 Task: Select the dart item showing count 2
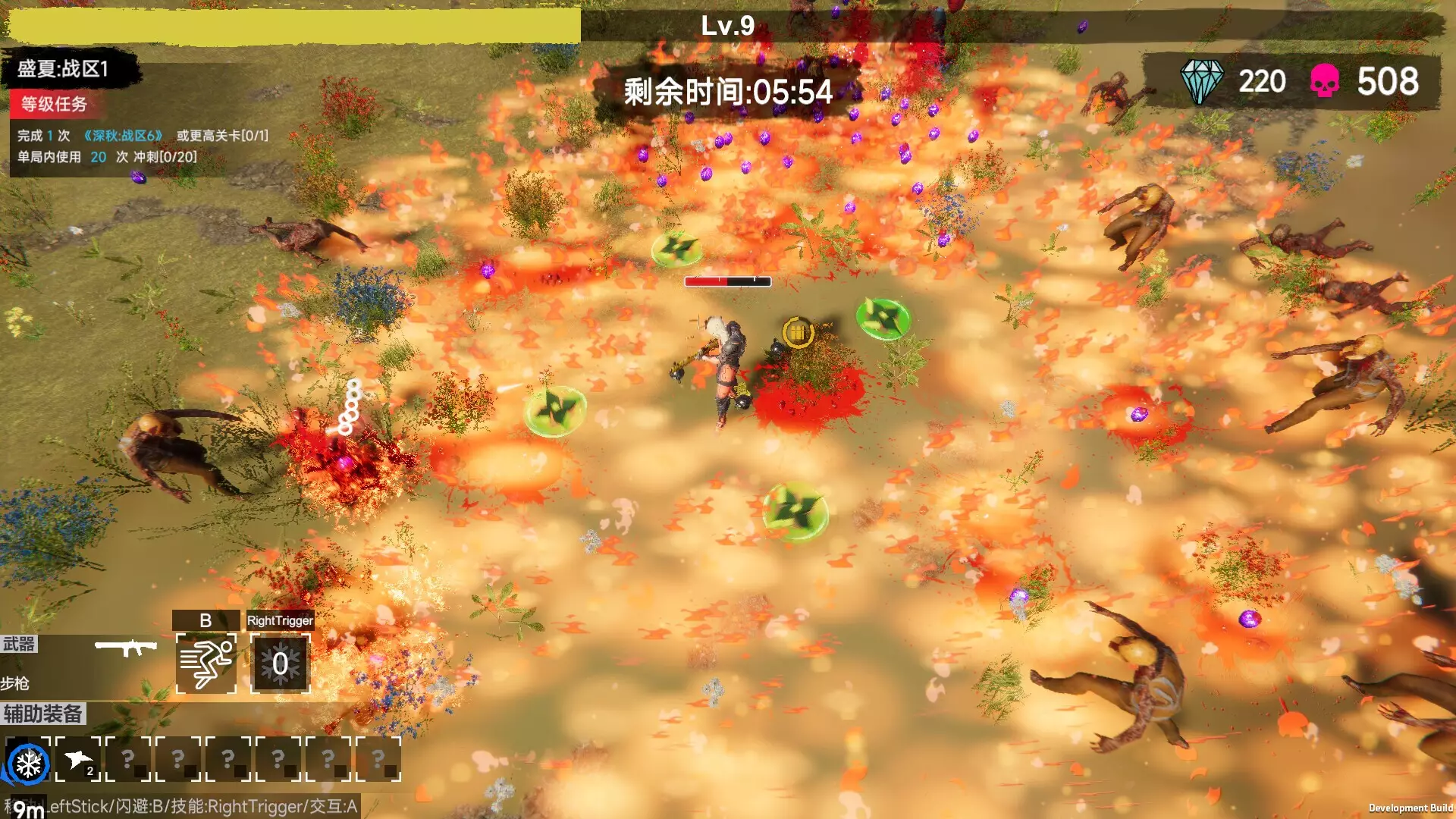80,760
